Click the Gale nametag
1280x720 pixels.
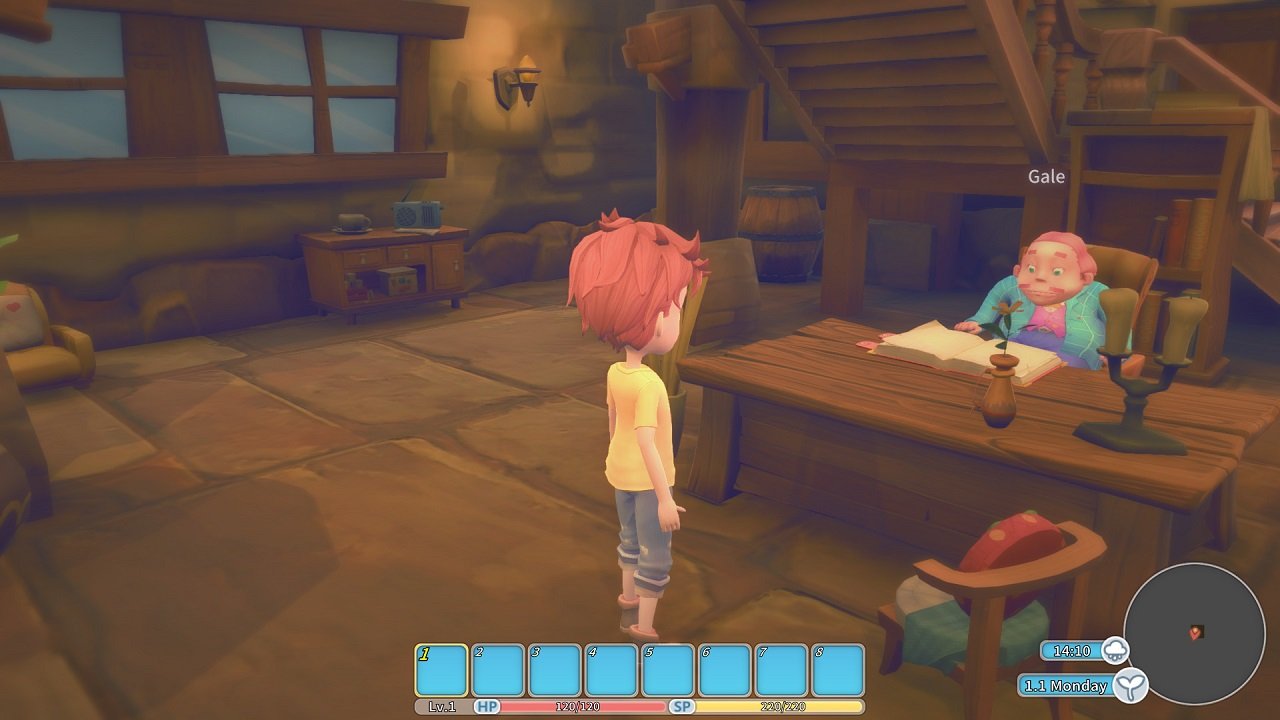(1046, 175)
